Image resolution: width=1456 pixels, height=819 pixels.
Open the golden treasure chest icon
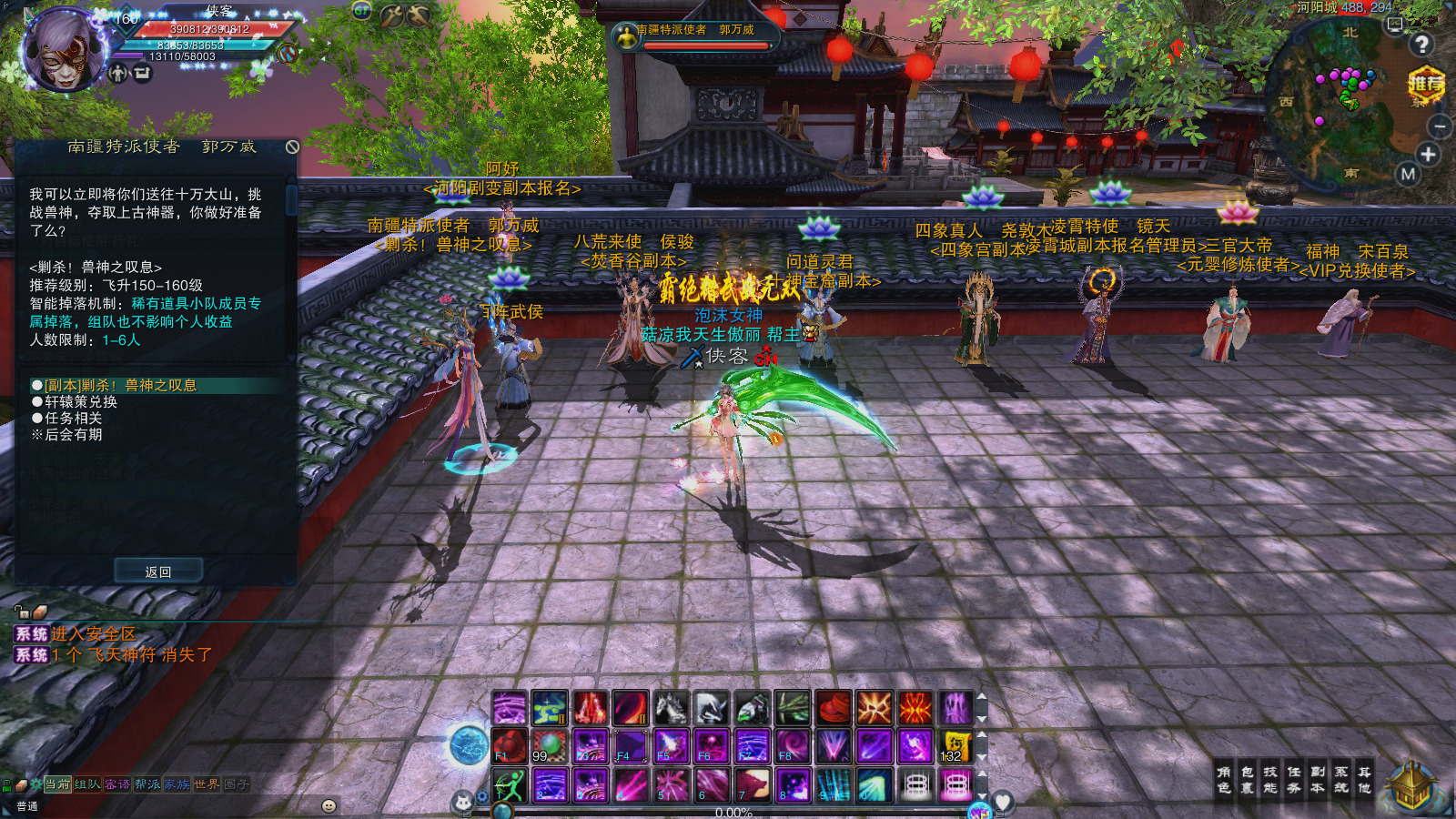(x=1410, y=784)
